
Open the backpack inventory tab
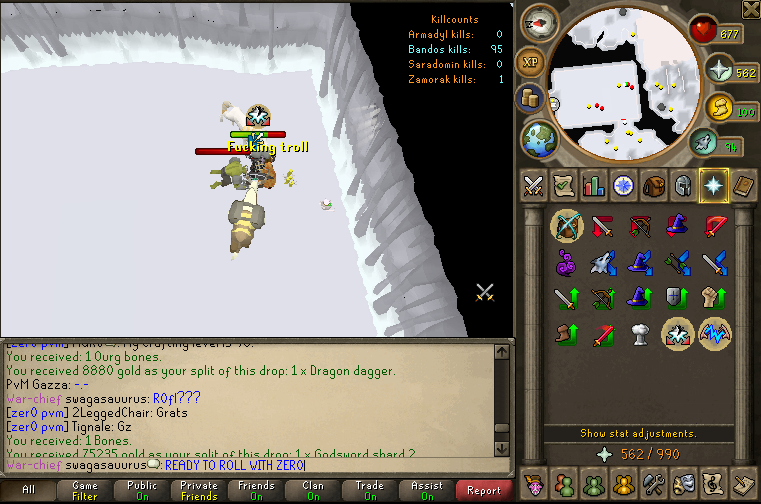(x=654, y=185)
